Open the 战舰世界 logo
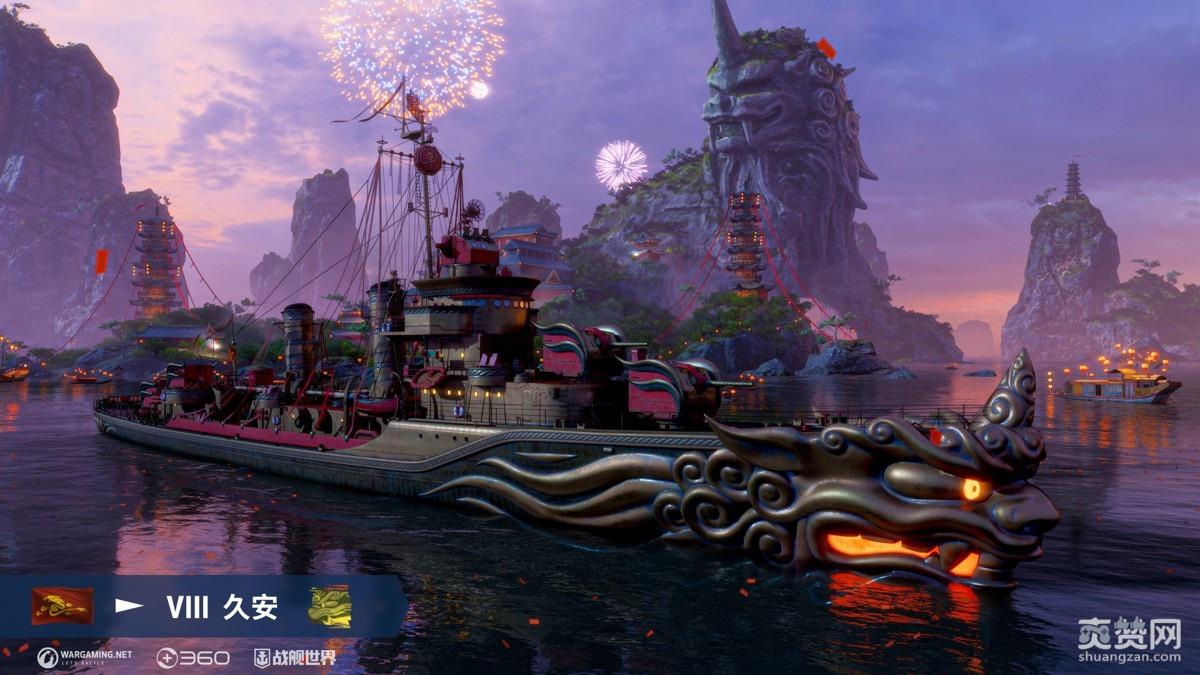 [x=294, y=657]
